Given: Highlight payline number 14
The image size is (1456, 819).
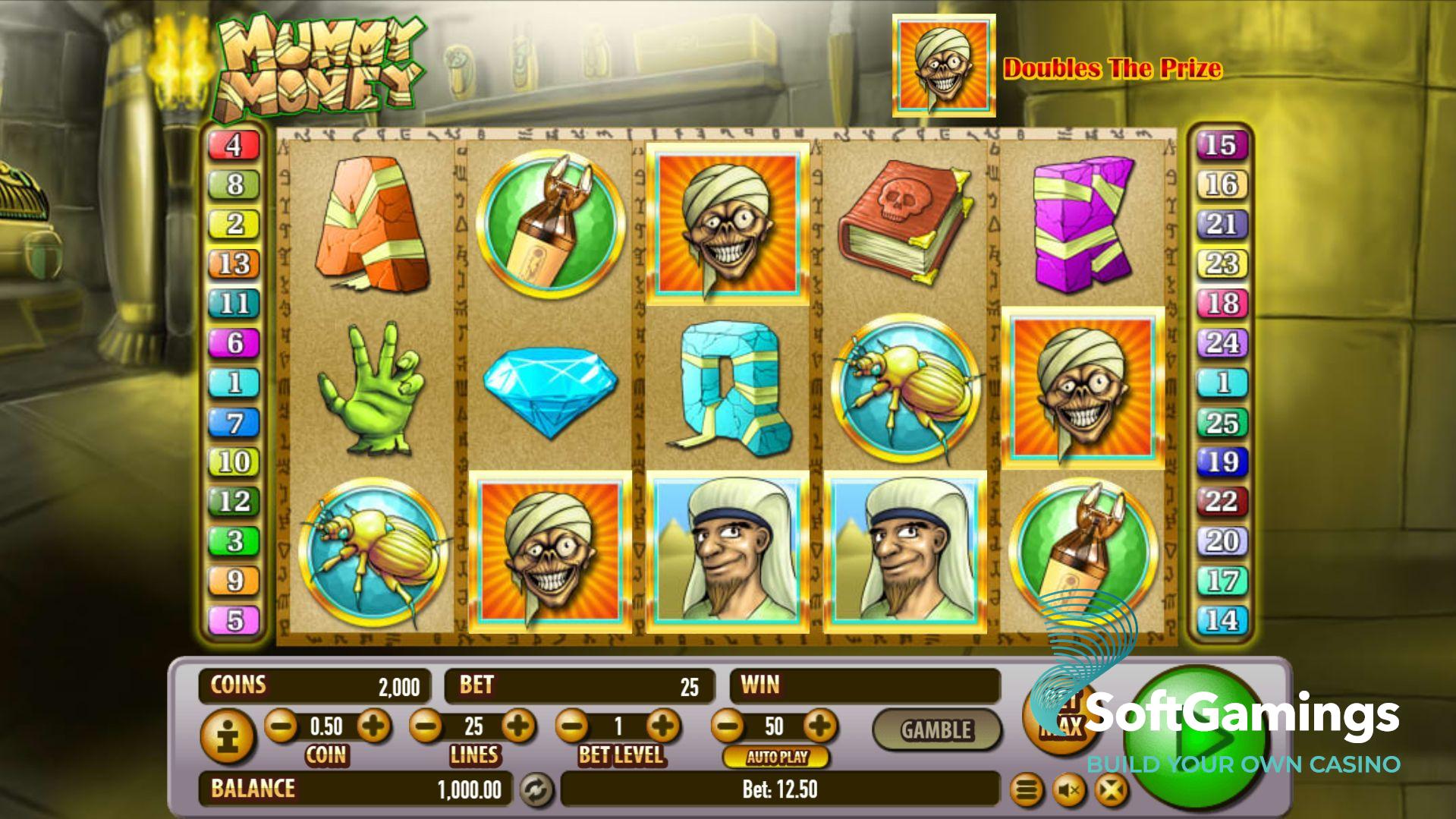Looking at the screenshot, I should coord(1221,620).
